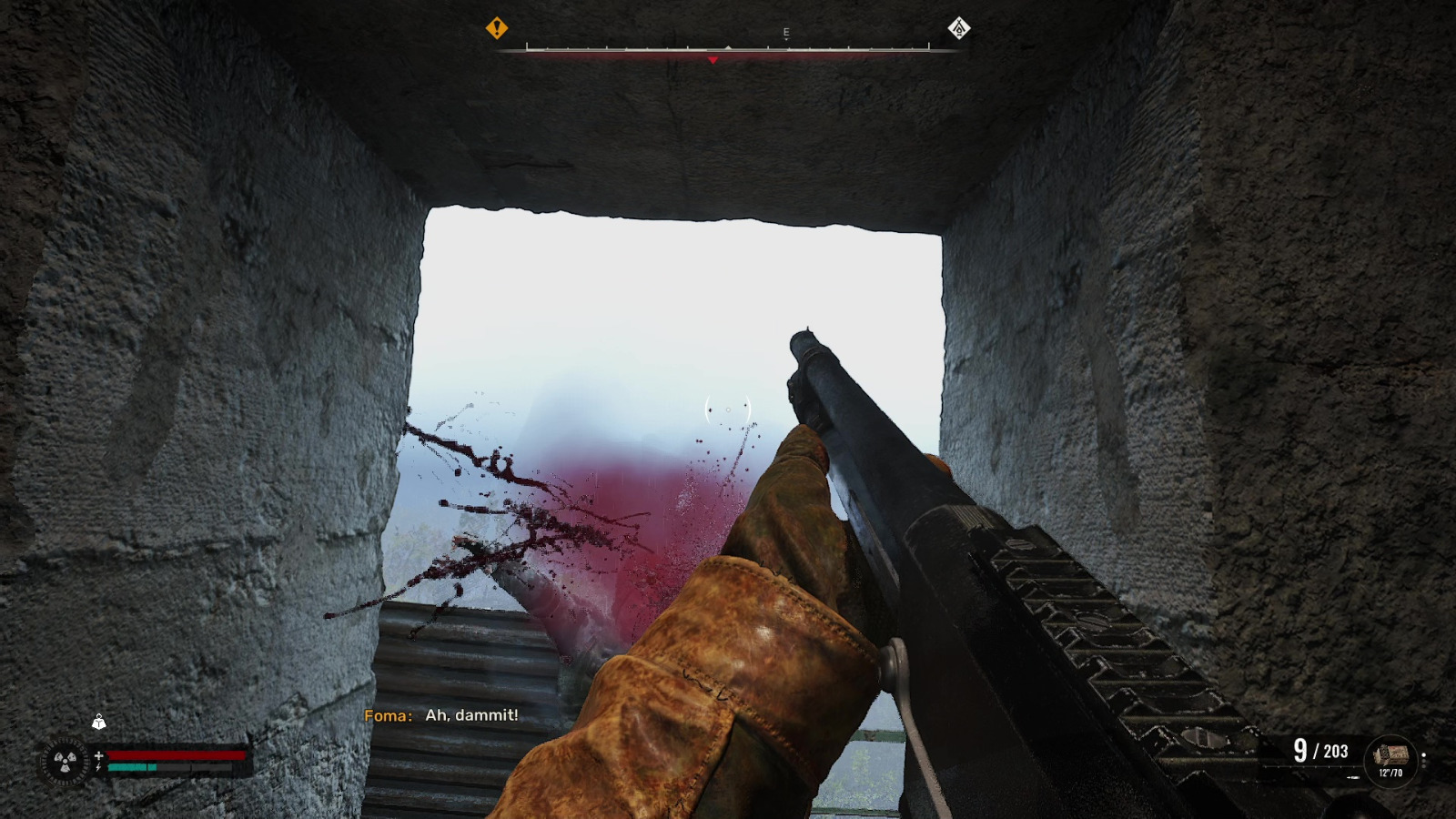
Task: Click the small arrow under the E marker
Action: pyautogui.click(x=786, y=39)
